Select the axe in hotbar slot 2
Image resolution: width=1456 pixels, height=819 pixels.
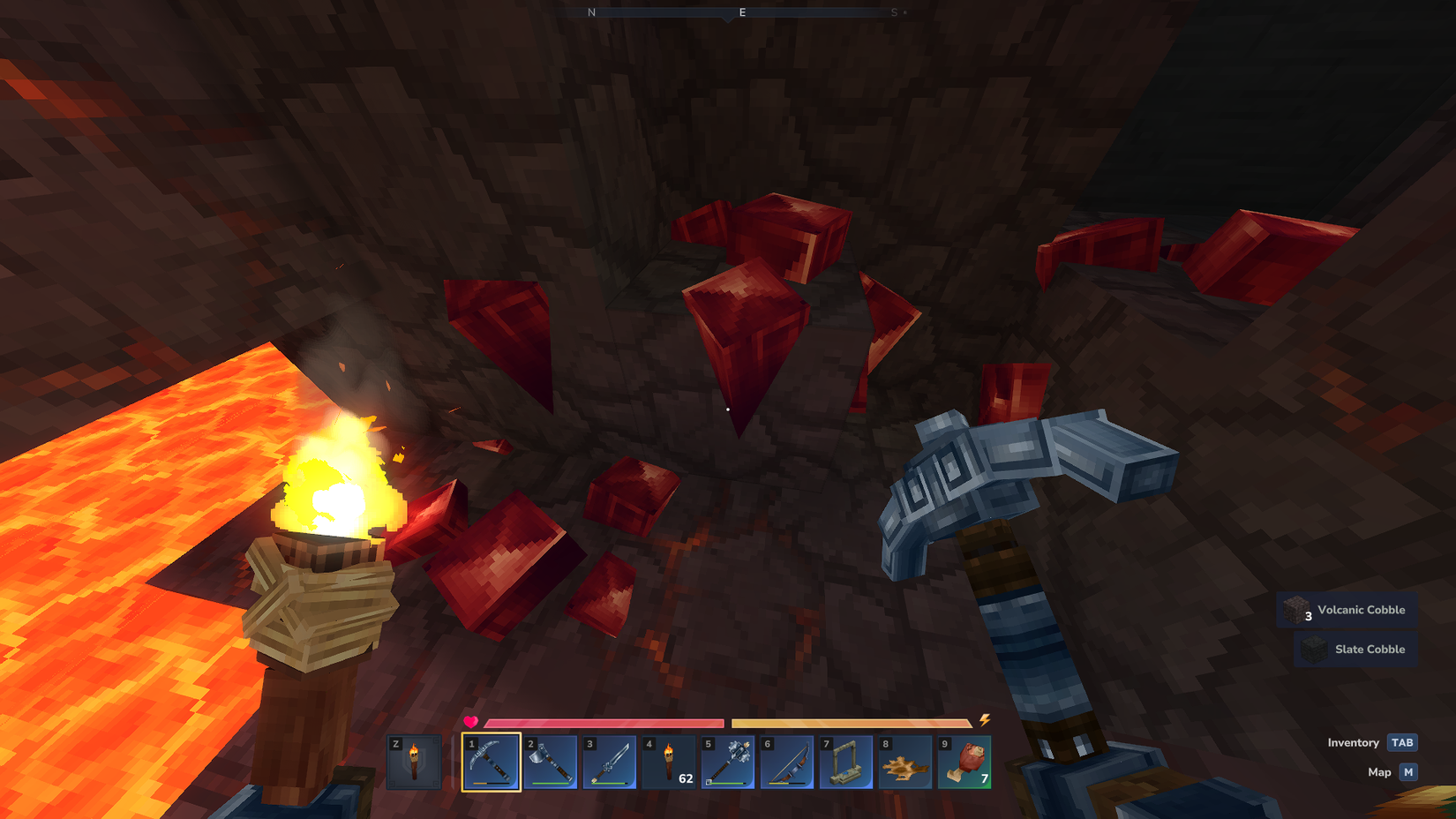550,763
